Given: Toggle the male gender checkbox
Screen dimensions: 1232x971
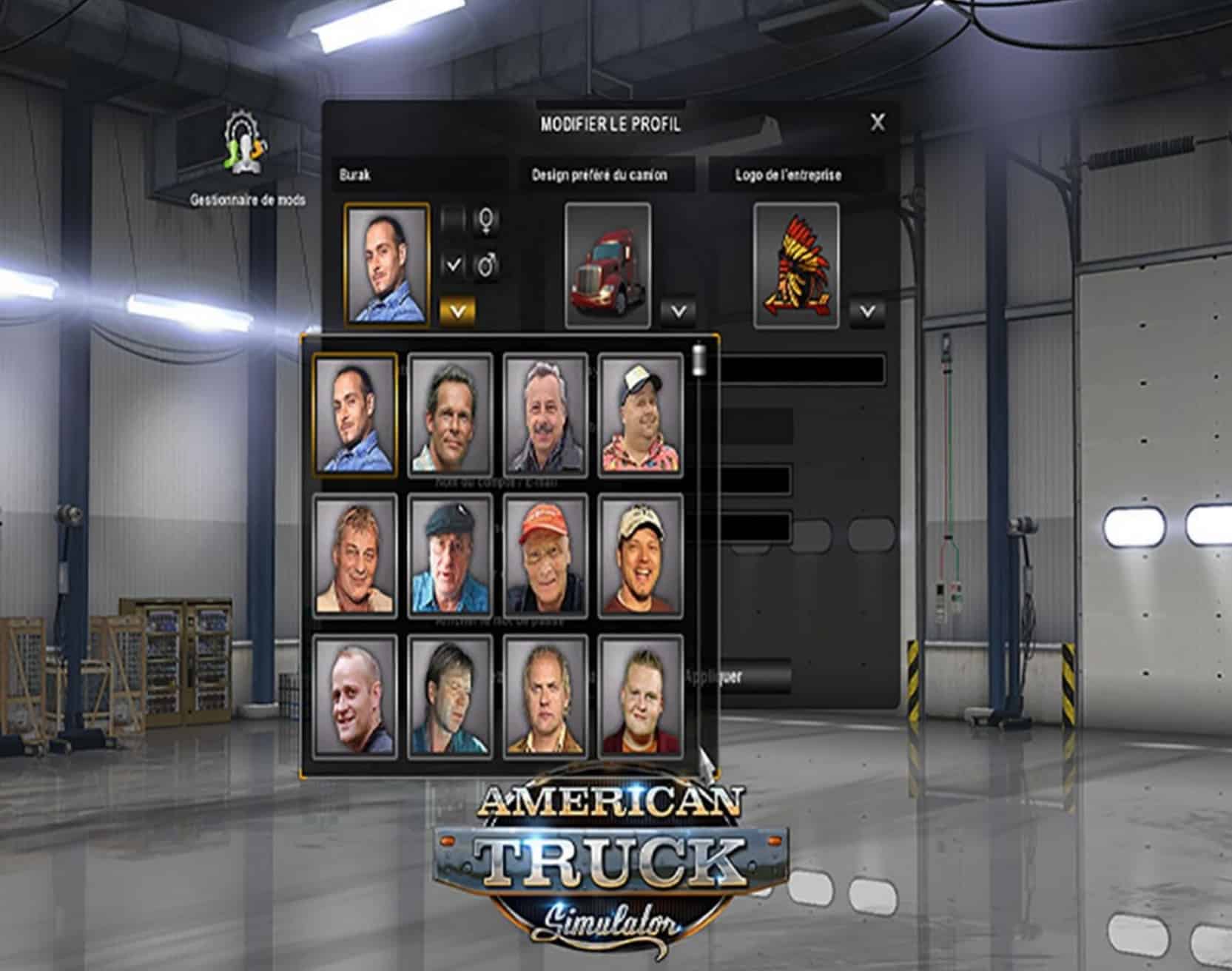Looking at the screenshot, I should pyautogui.click(x=453, y=264).
